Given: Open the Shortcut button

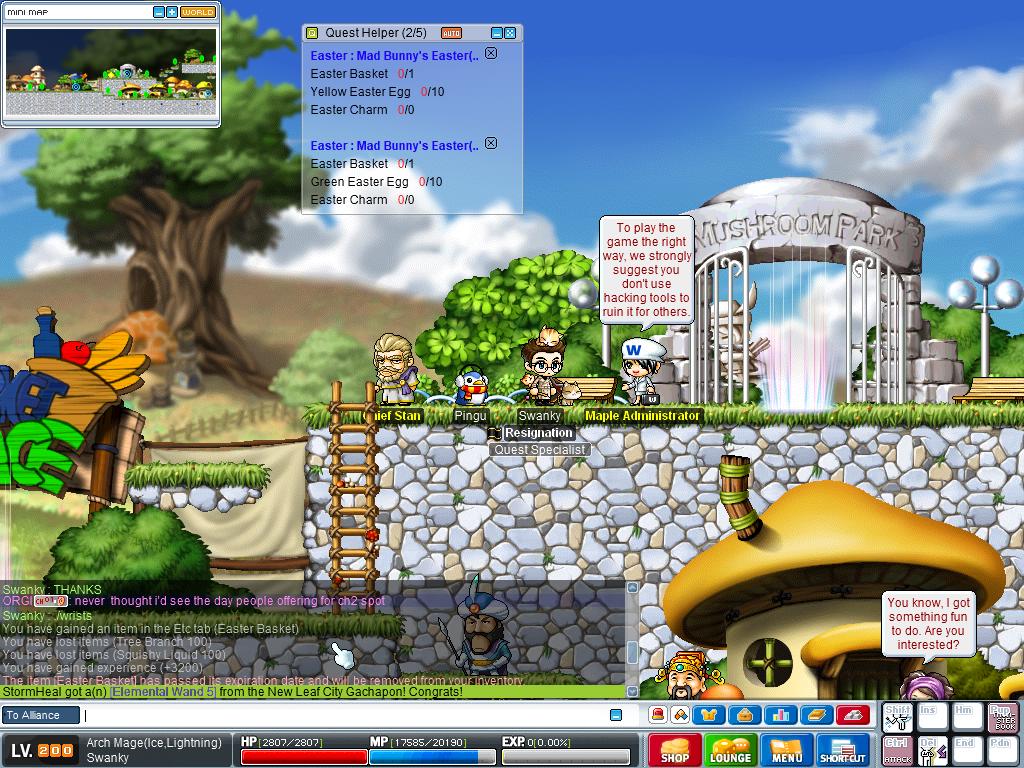Looking at the screenshot, I should click(843, 751).
